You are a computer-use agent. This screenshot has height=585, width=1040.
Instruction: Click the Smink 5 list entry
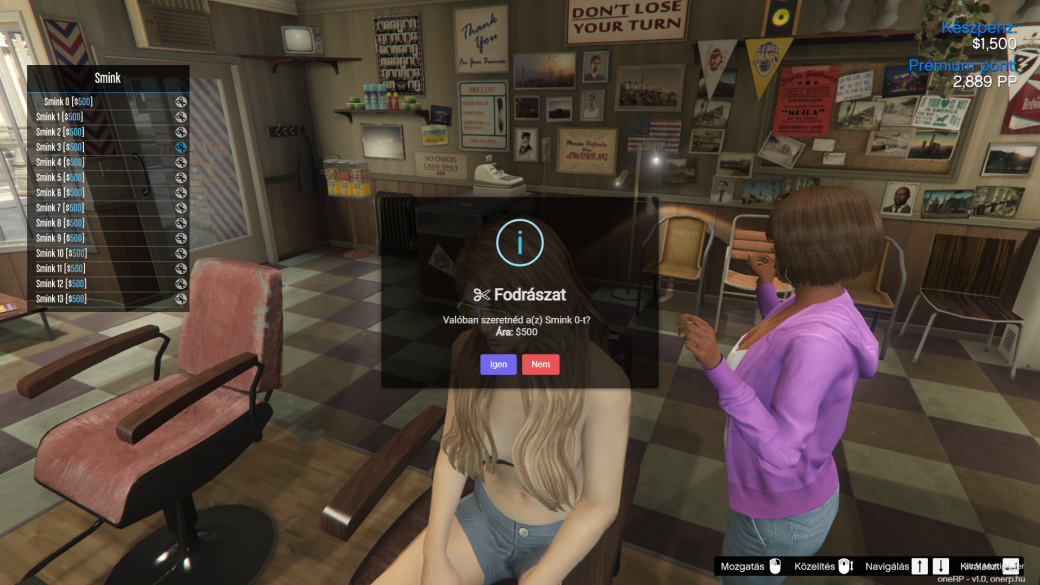click(x=108, y=177)
